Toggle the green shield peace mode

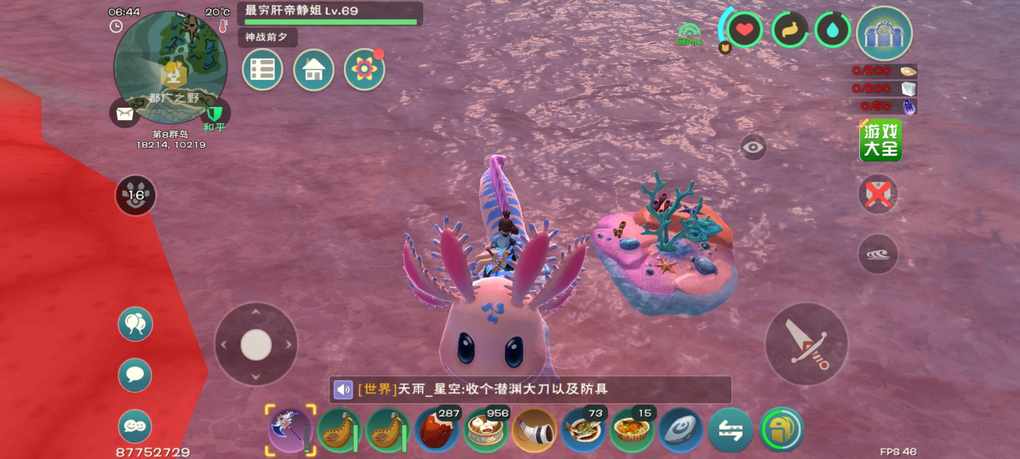pos(215,113)
